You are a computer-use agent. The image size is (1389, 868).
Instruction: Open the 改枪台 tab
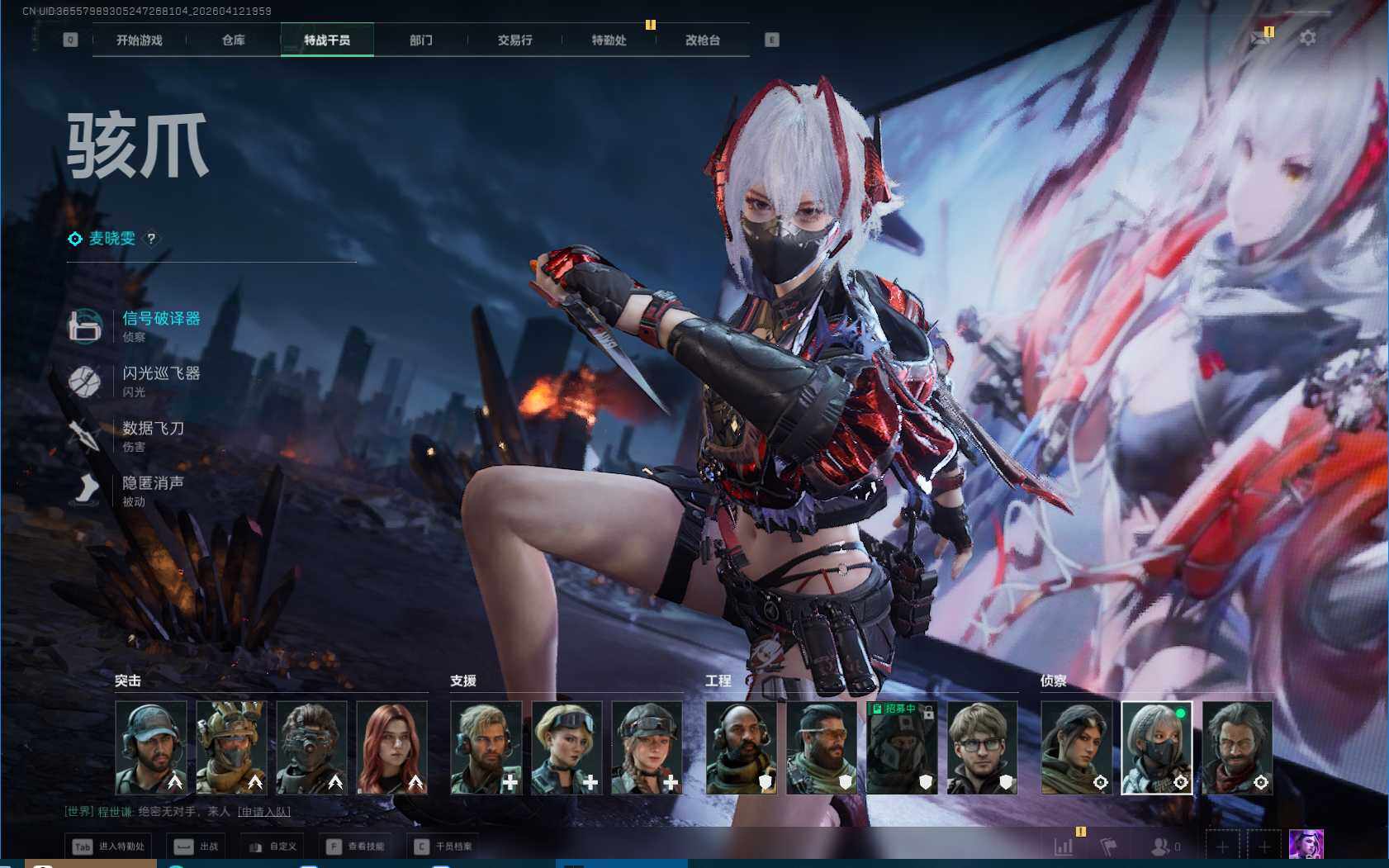pos(702,40)
